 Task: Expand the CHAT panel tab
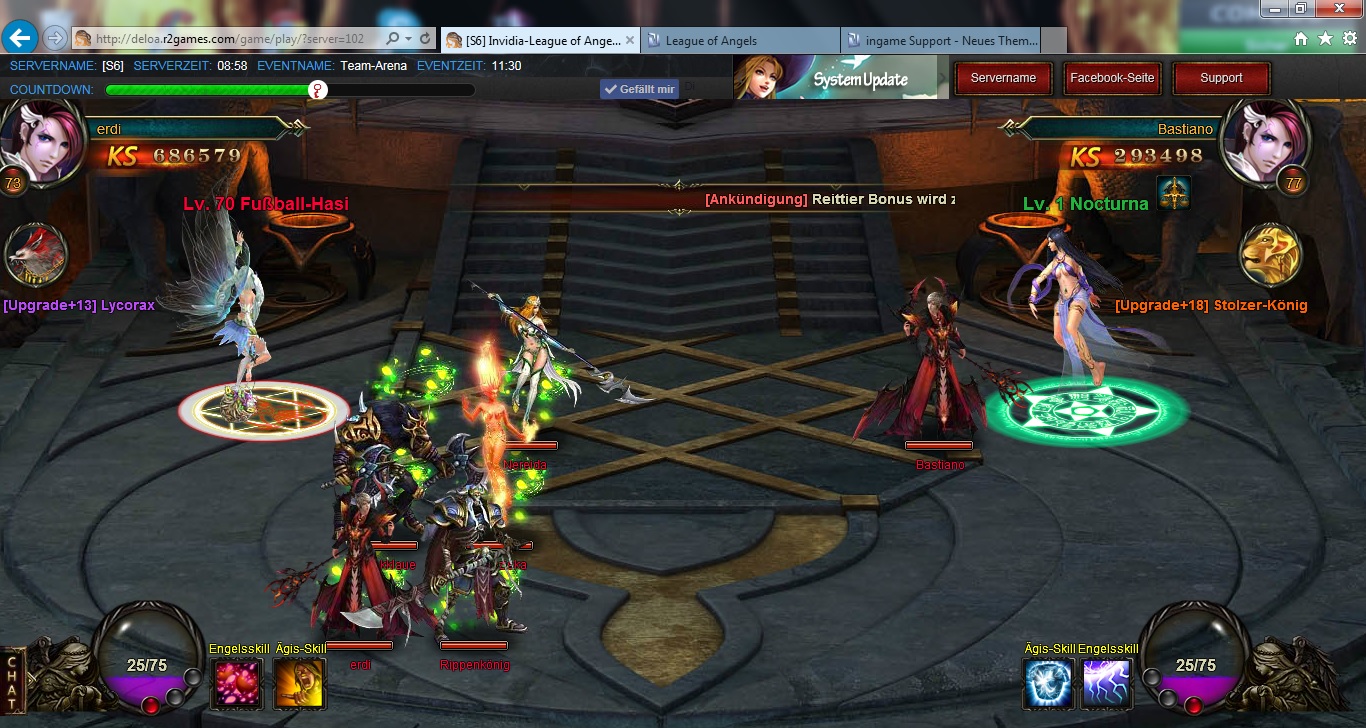tap(12, 682)
